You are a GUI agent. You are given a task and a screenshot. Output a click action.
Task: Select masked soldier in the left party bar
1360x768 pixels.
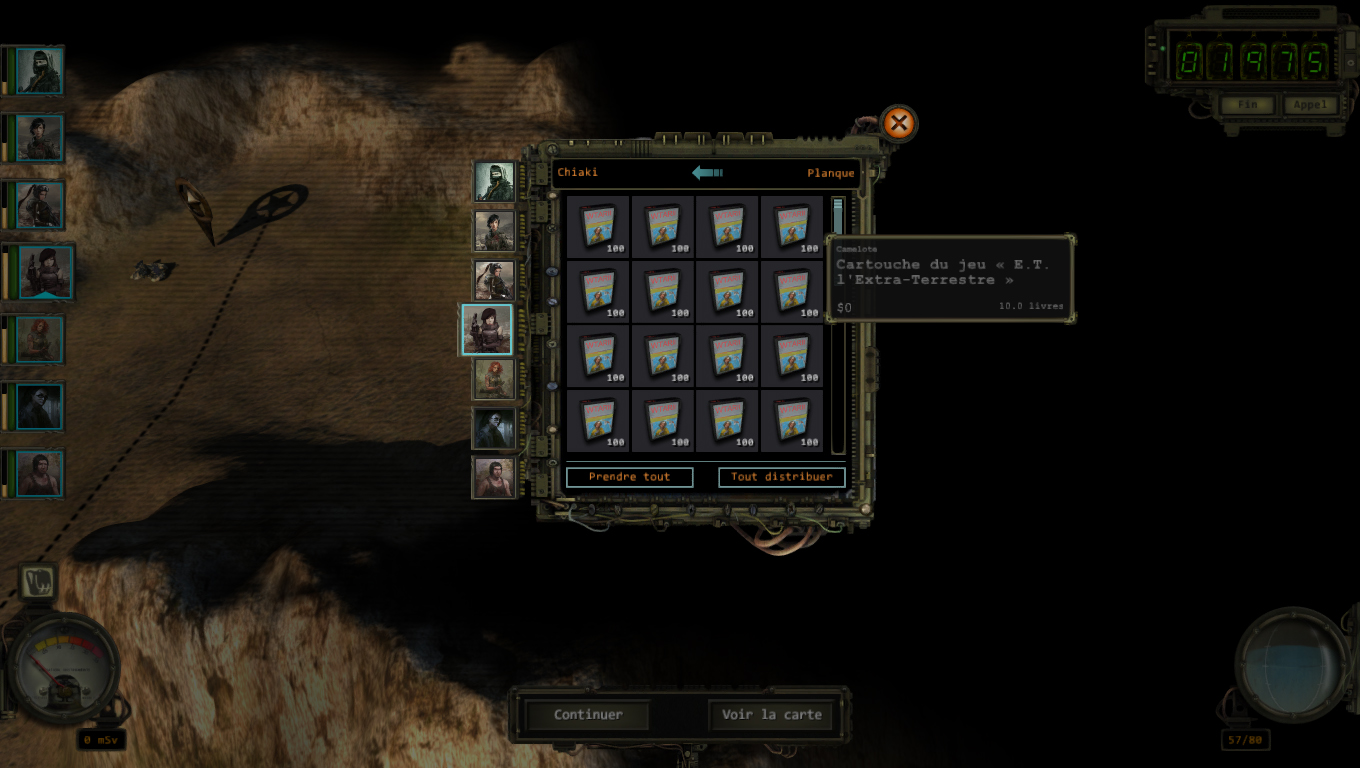click(39, 71)
